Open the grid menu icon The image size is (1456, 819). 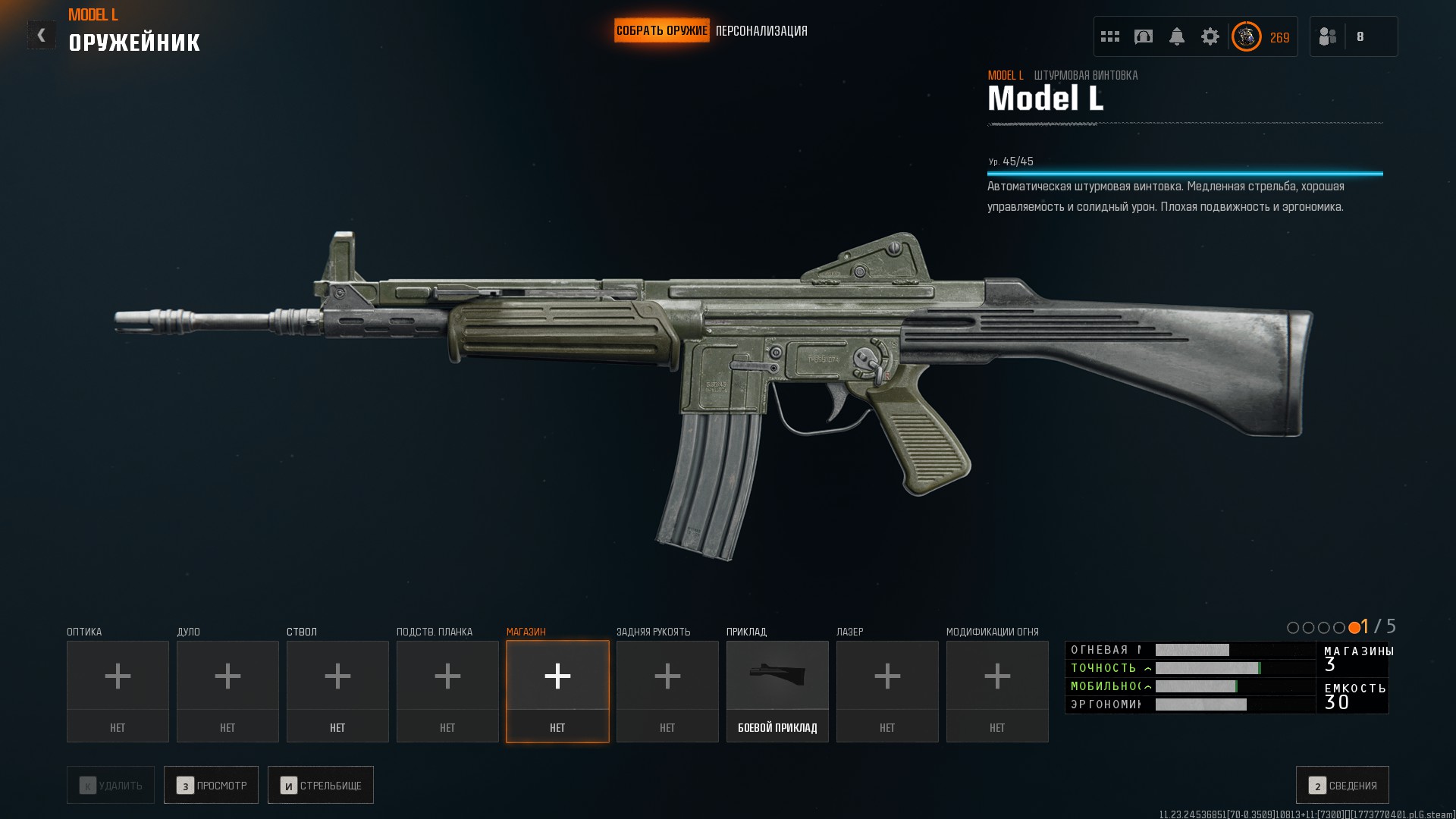point(1110,36)
